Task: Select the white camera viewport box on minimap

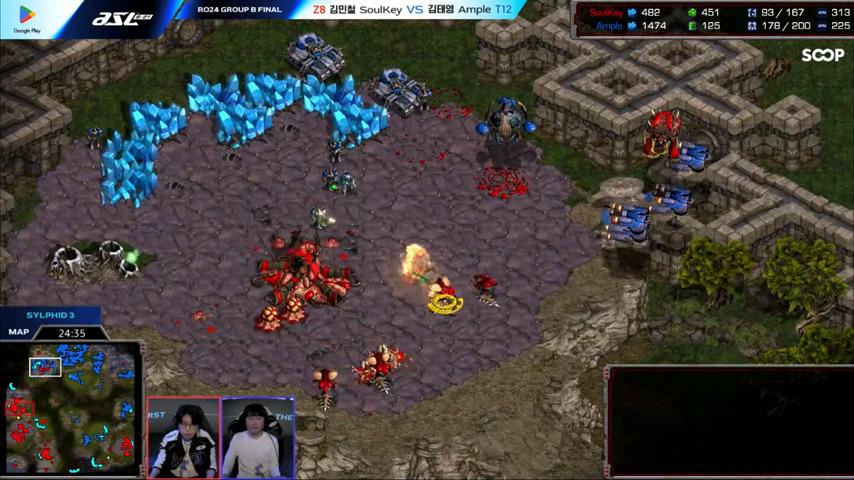Action: click(x=45, y=367)
